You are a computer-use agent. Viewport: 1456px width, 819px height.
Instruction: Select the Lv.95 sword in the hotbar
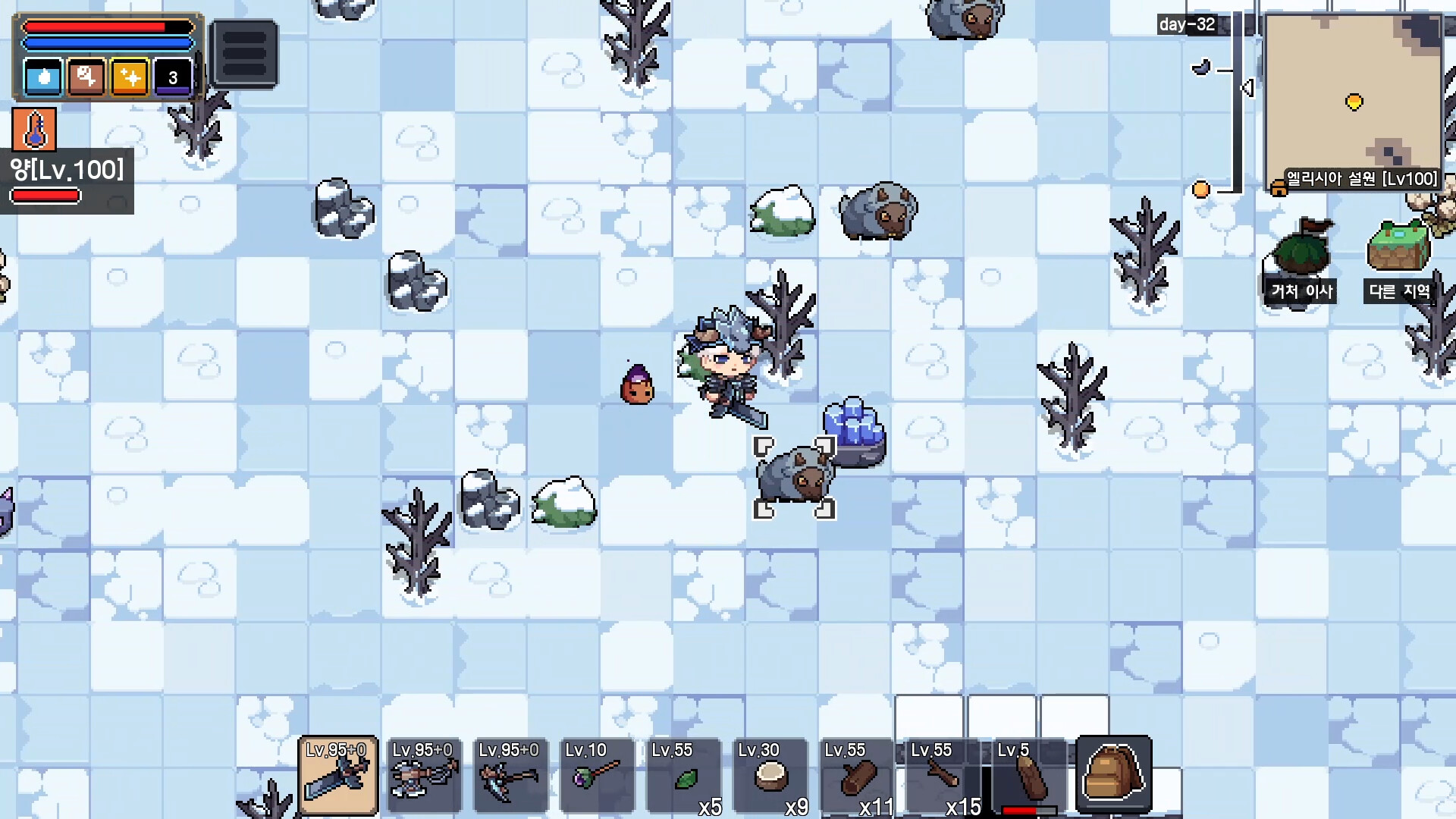339,773
